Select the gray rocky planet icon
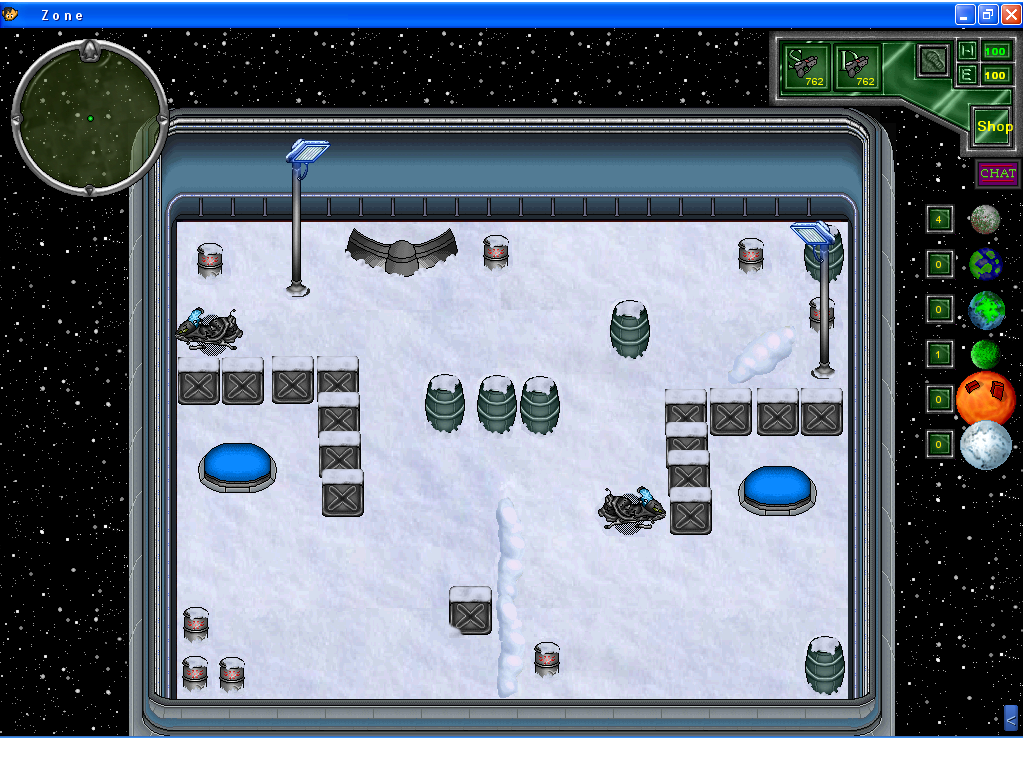The image size is (1024, 768). 985,219
